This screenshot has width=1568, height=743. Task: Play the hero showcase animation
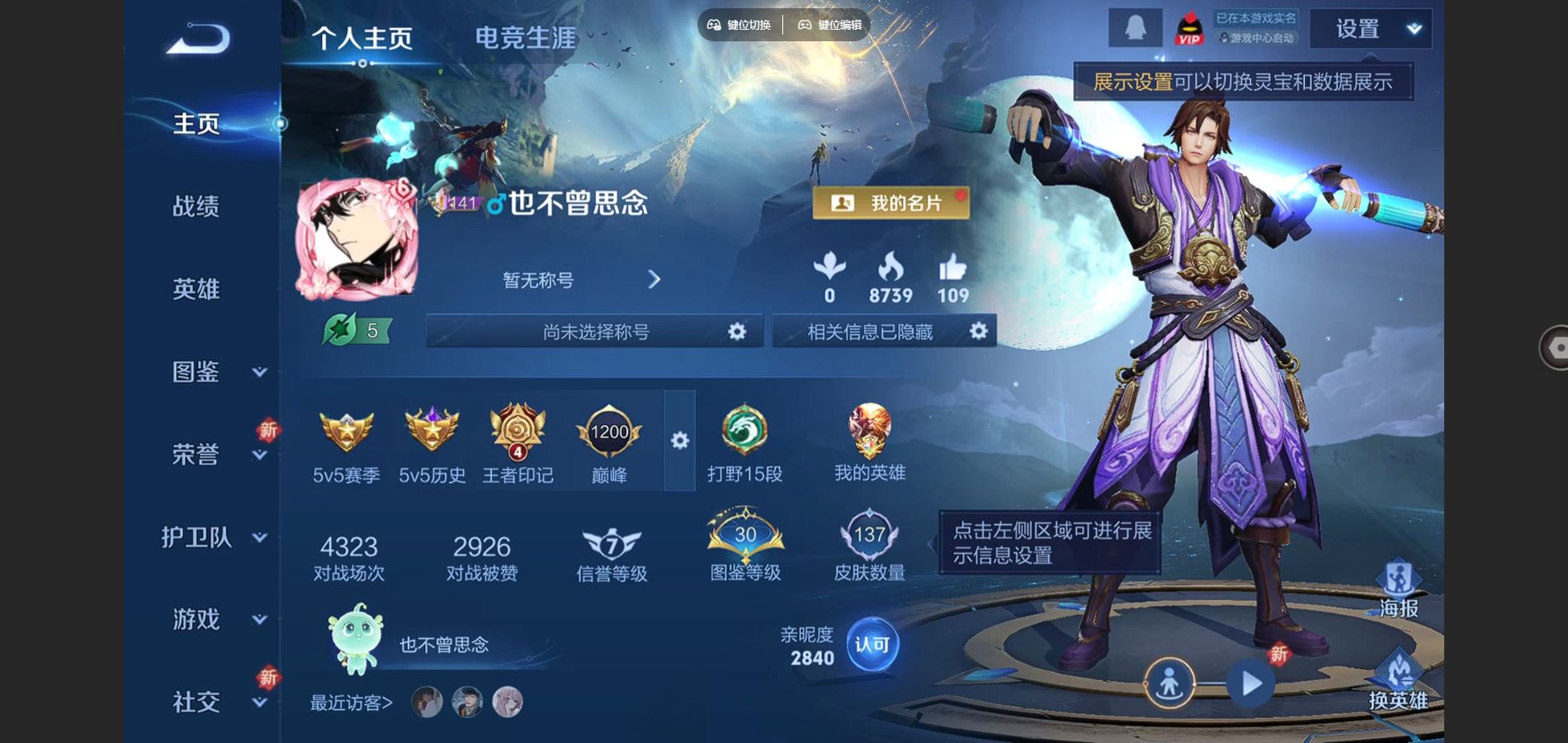(x=1251, y=684)
